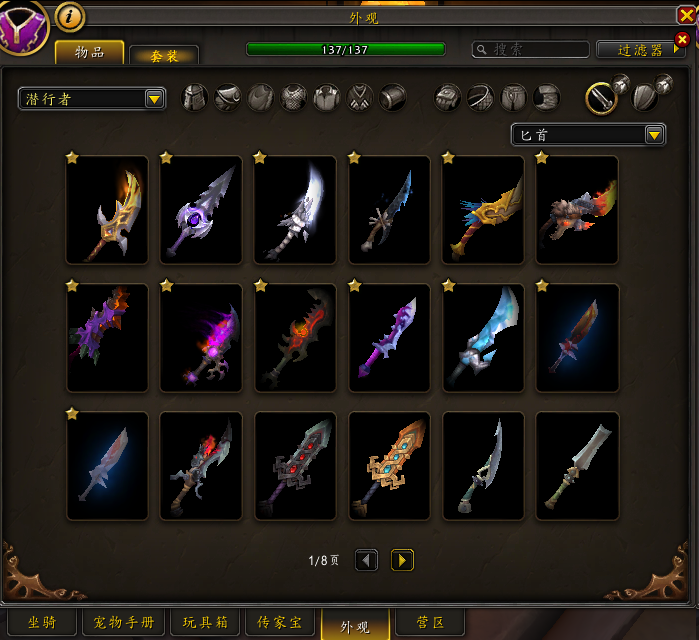This screenshot has height=640, width=699.
Task: Go to the previous appearance page
Action: (x=367, y=560)
